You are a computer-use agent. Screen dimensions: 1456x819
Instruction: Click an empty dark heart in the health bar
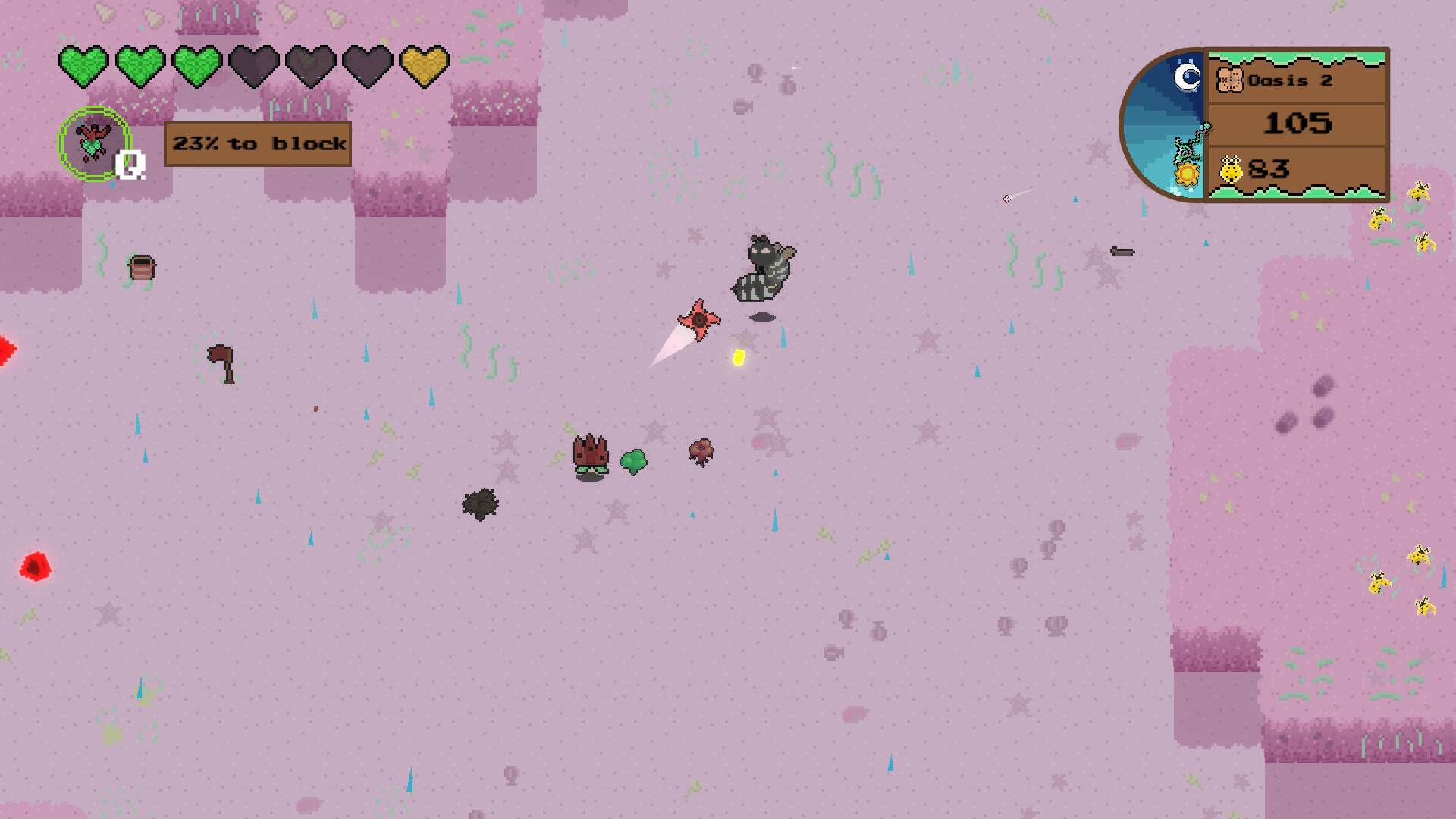click(x=253, y=67)
